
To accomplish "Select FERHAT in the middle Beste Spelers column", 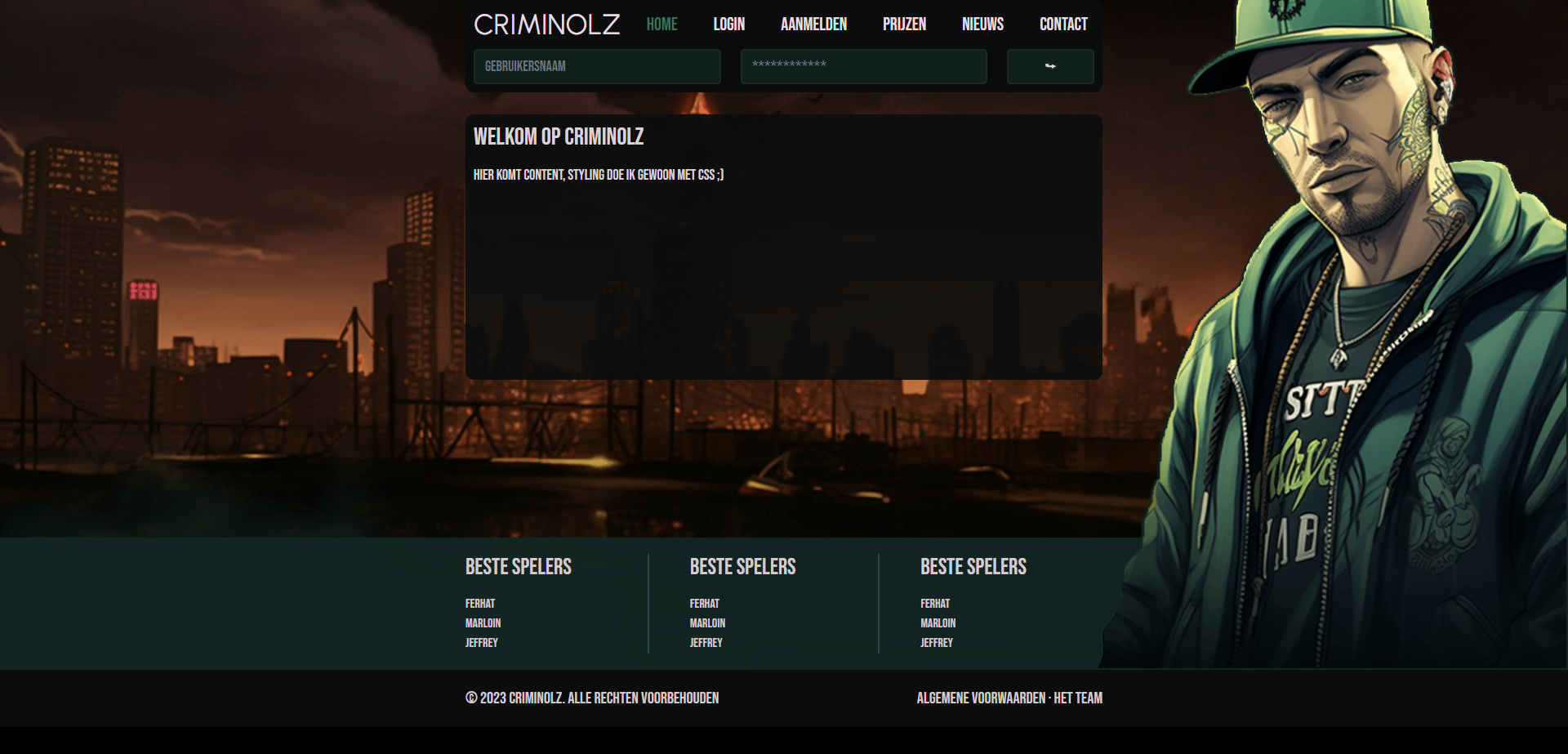I will tap(704, 604).
